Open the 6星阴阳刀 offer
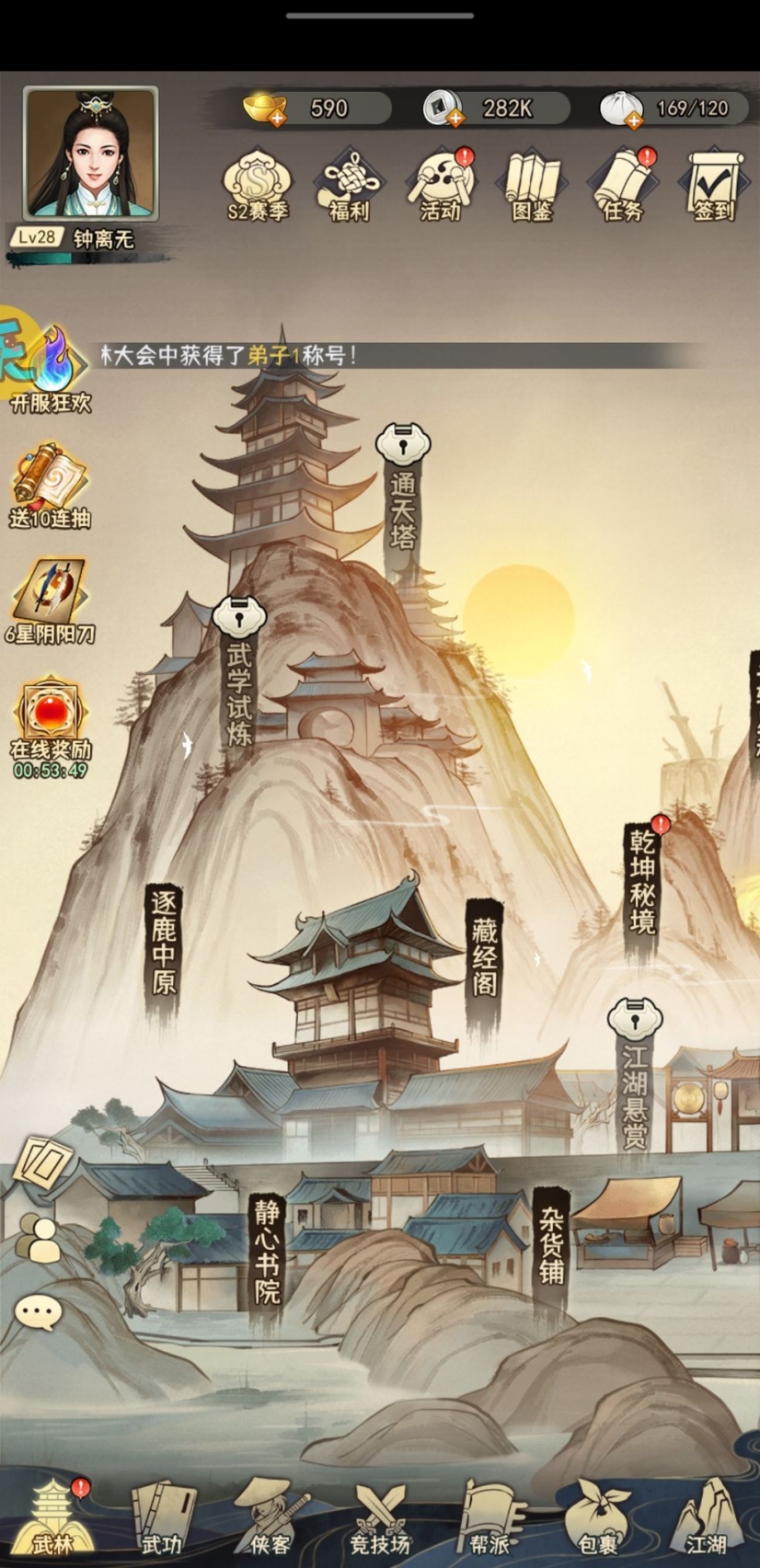Image resolution: width=760 pixels, height=1568 pixels. click(x=50, y=601)
